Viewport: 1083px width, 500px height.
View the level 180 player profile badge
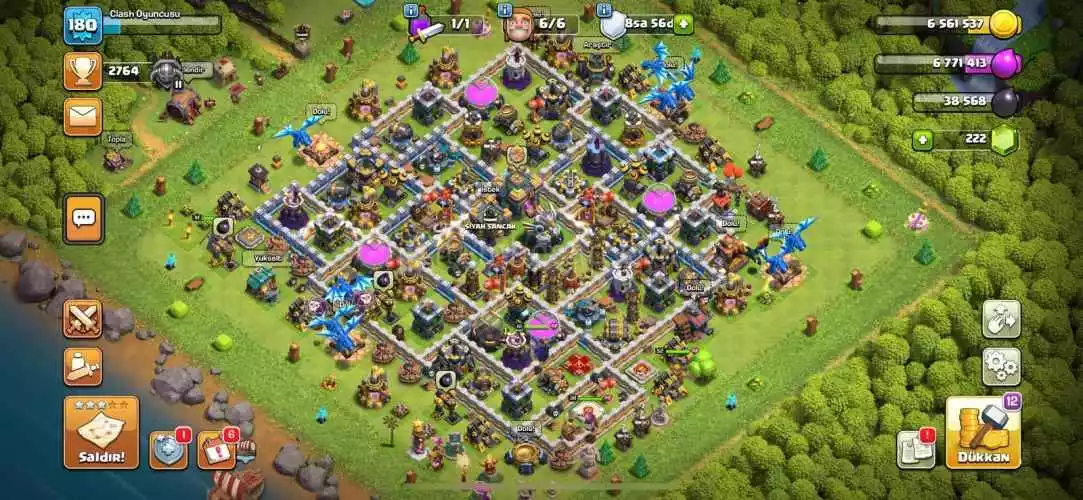click(x=83, y=25)
